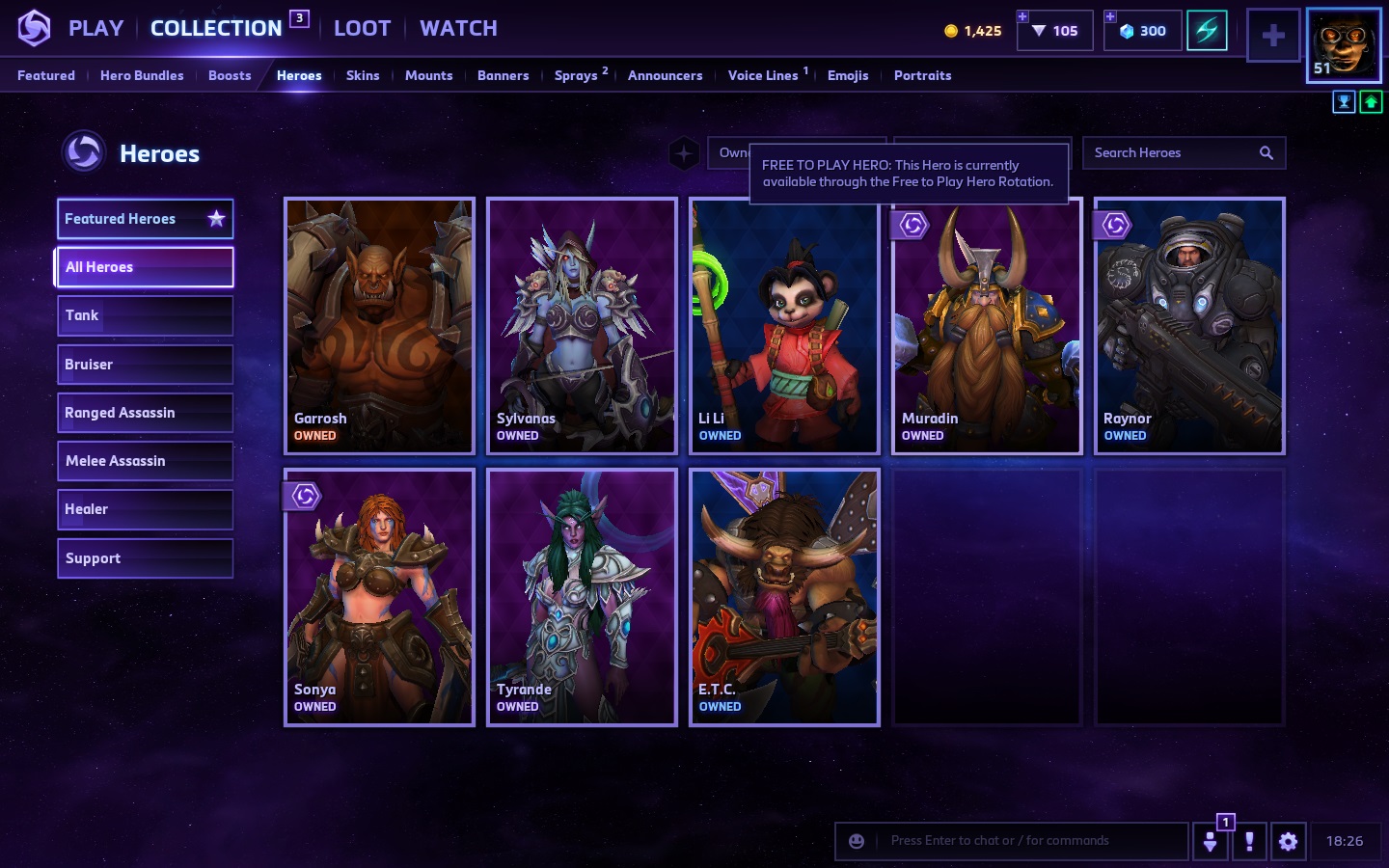1389x868 pixels.
Task: Filter heroes by Healer role
Action: click(x=145, y=509)
